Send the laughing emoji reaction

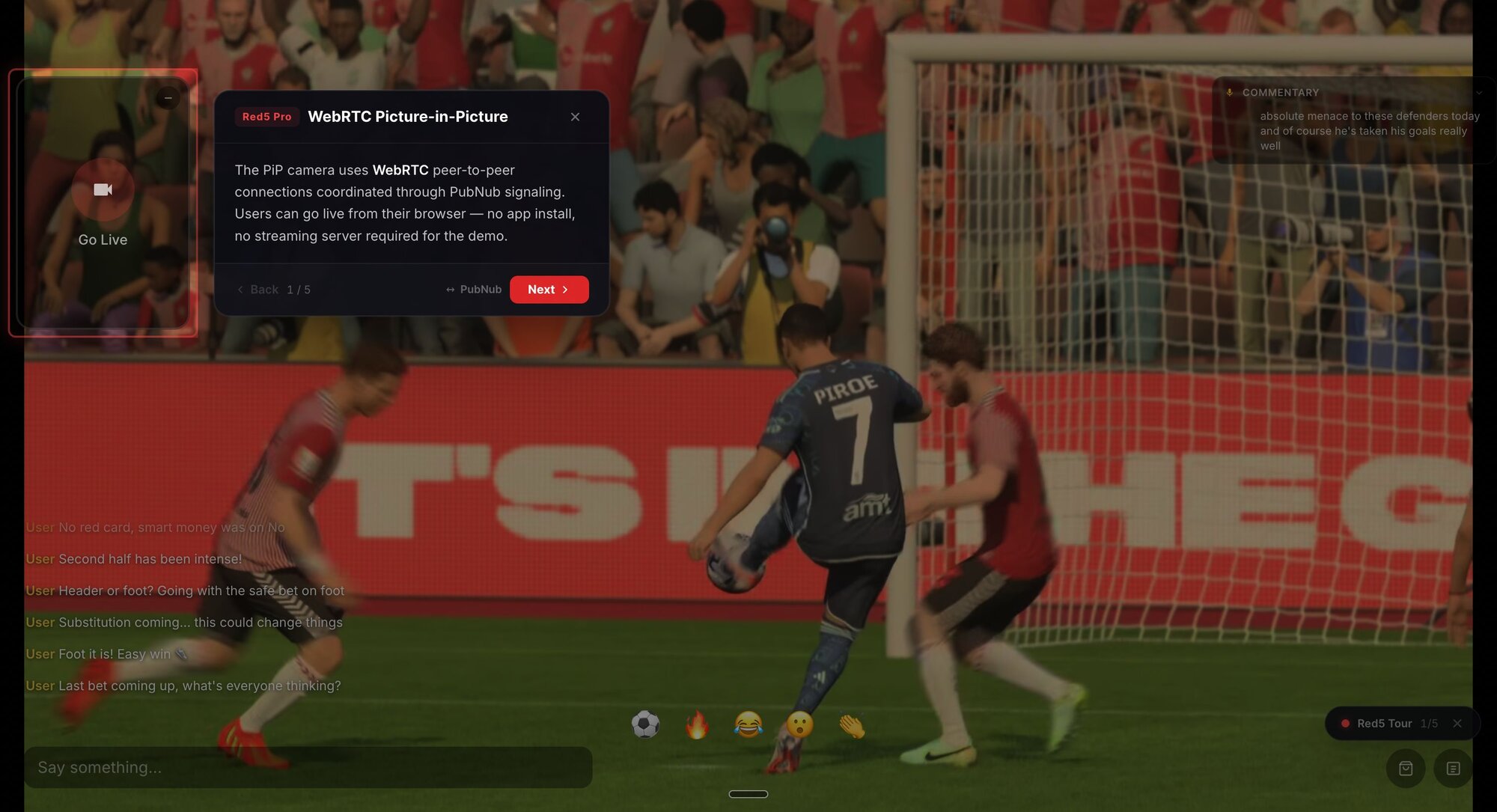[748, 724]
